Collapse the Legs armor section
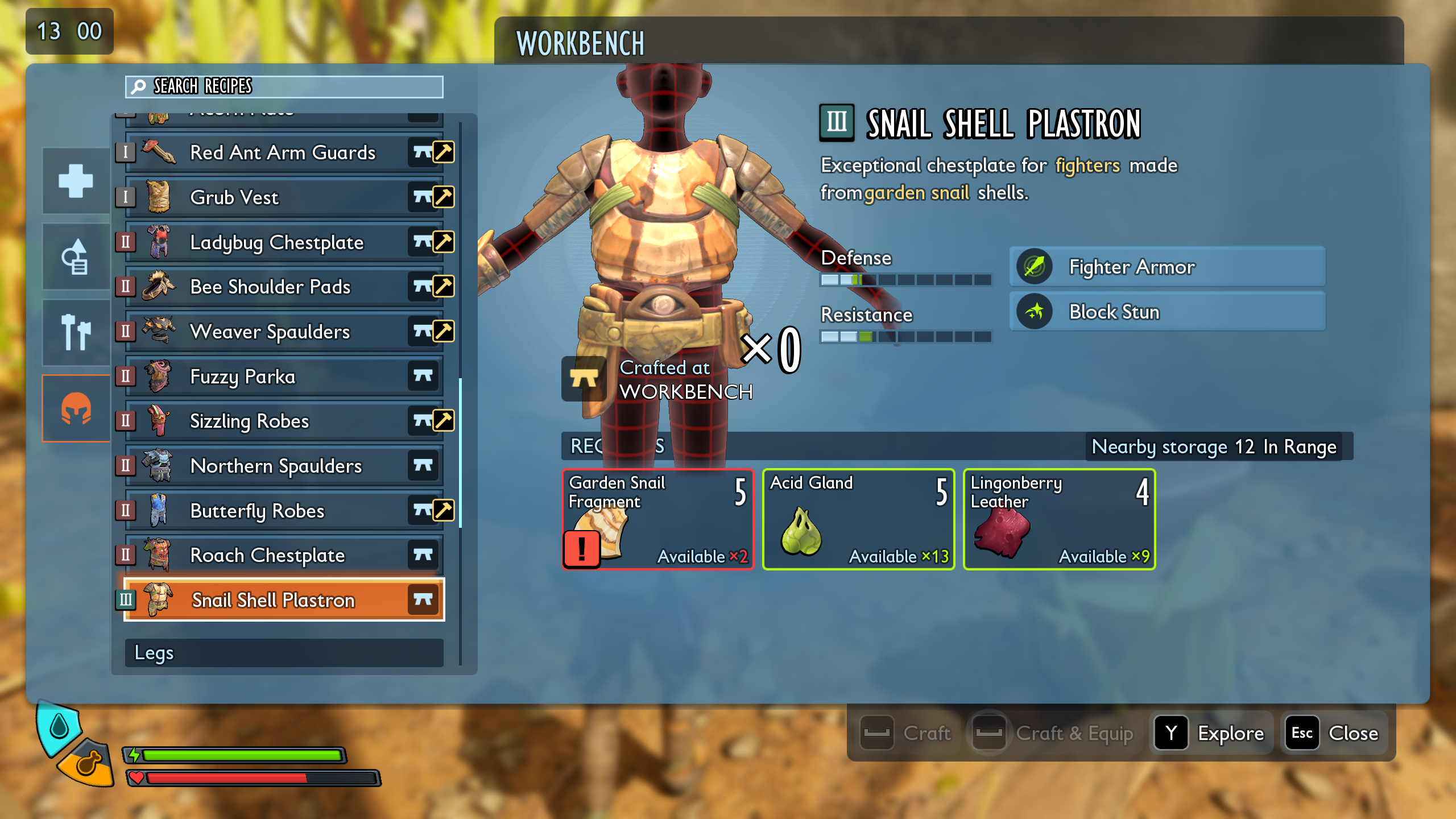The image size is (1456, 819). 284,653
